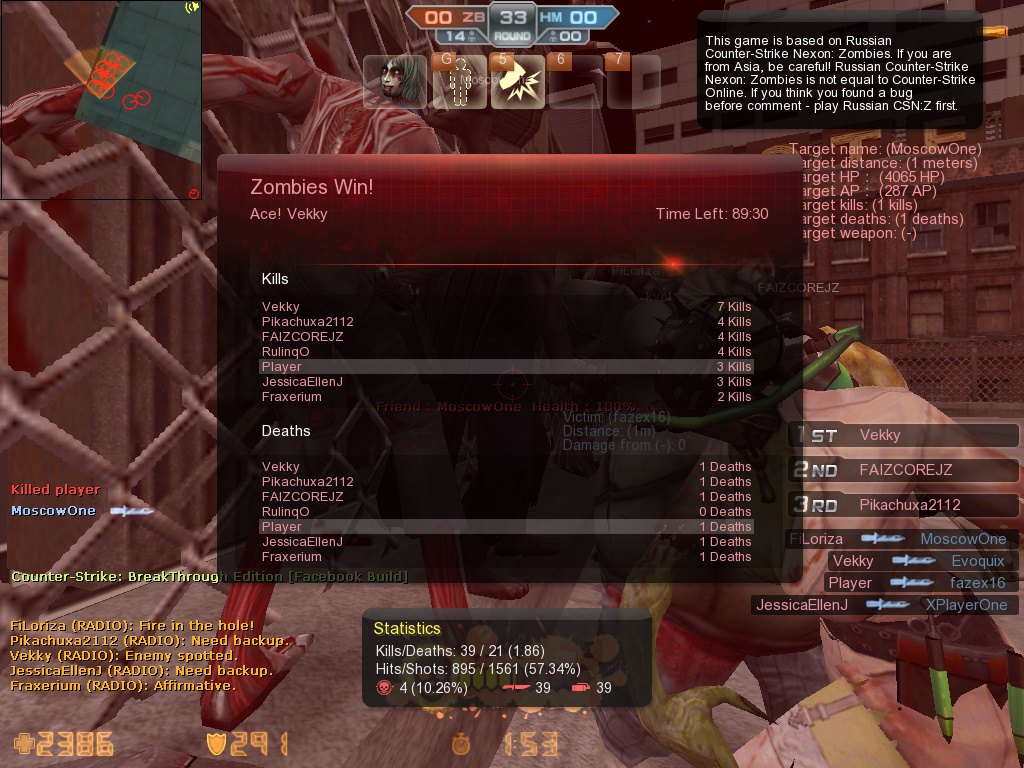Select the FiLoriza killed MoscowOne feed entry
This screenshot has width=1024, height=768.
(x=903, y=539)
